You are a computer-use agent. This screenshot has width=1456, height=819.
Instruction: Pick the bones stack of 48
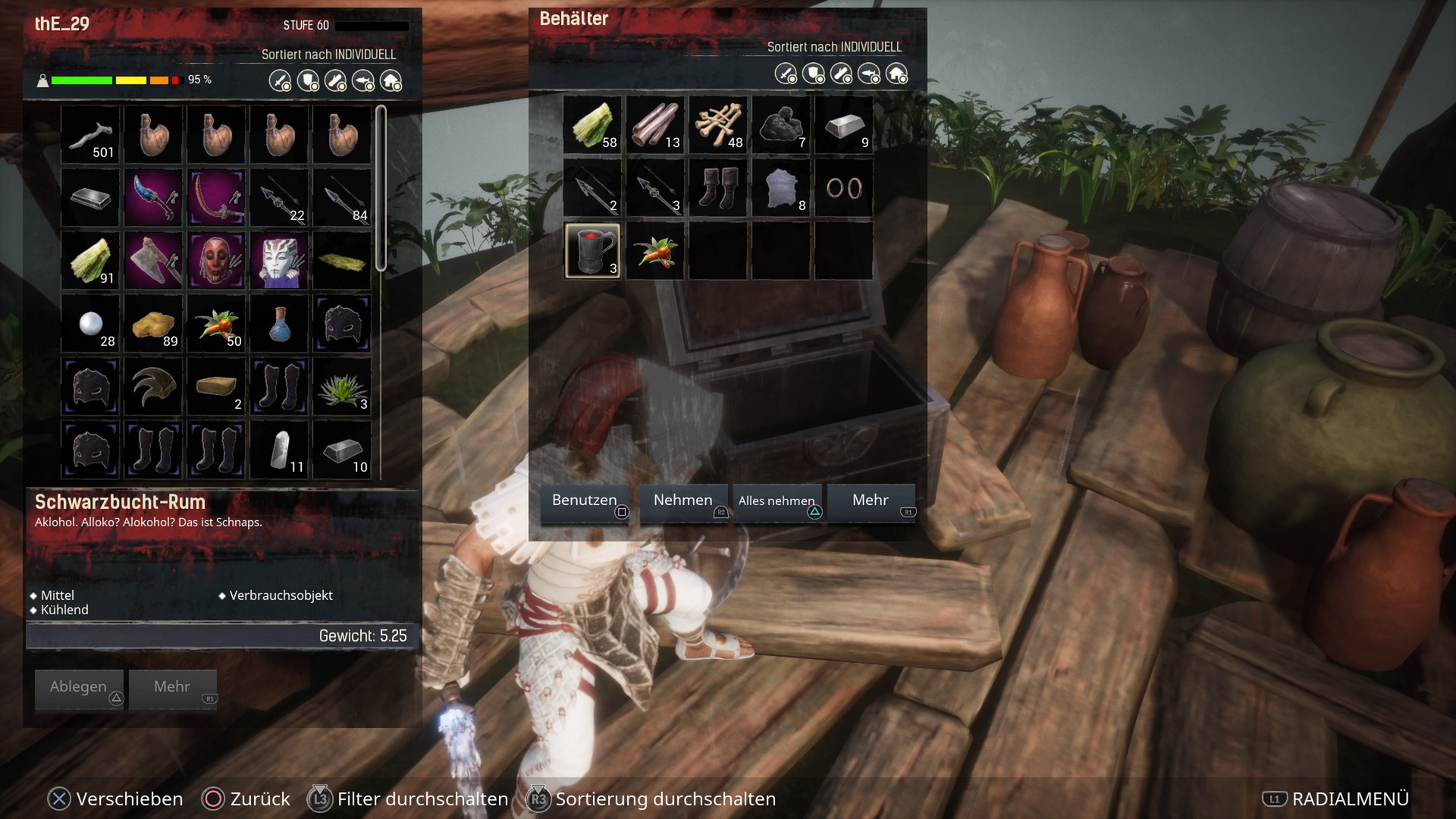tap(718, 125)
